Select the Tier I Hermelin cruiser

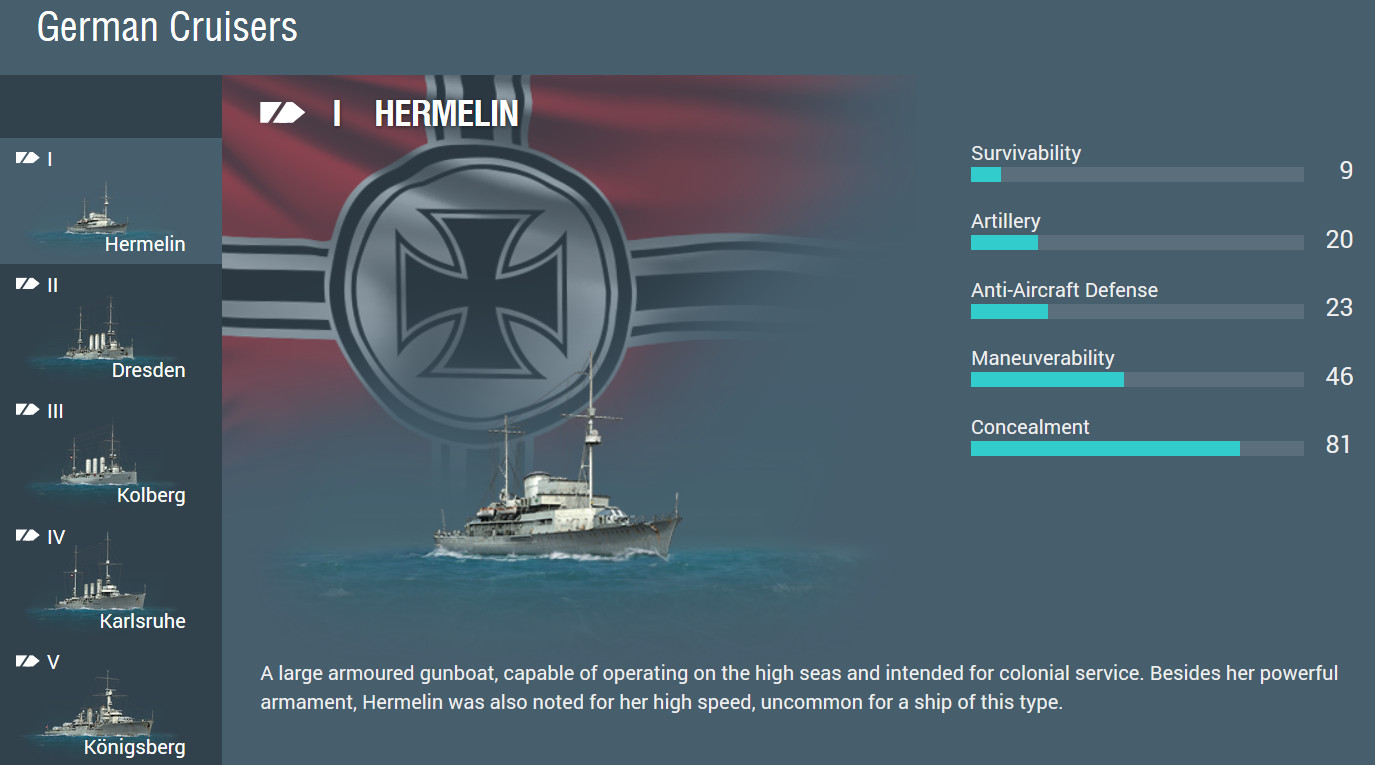pyautogui.click(x=110, y=205)
